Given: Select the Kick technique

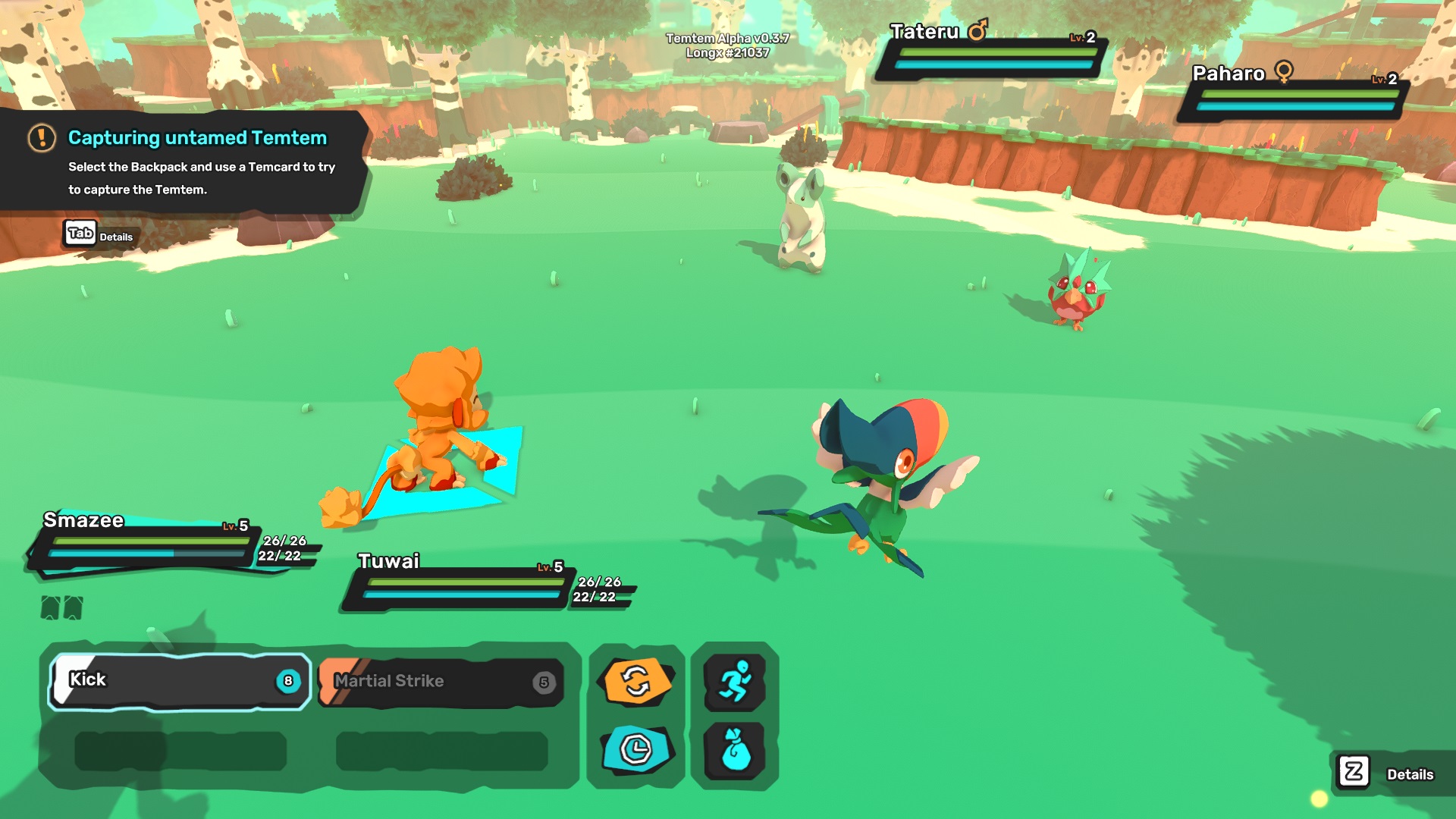Looking at the screenshot, I should 180,681.
